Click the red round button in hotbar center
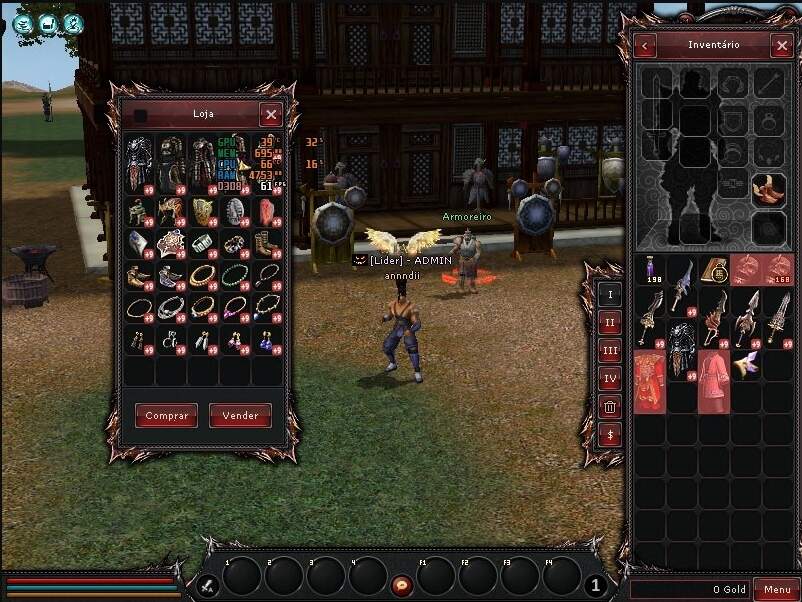 (402, 584)
